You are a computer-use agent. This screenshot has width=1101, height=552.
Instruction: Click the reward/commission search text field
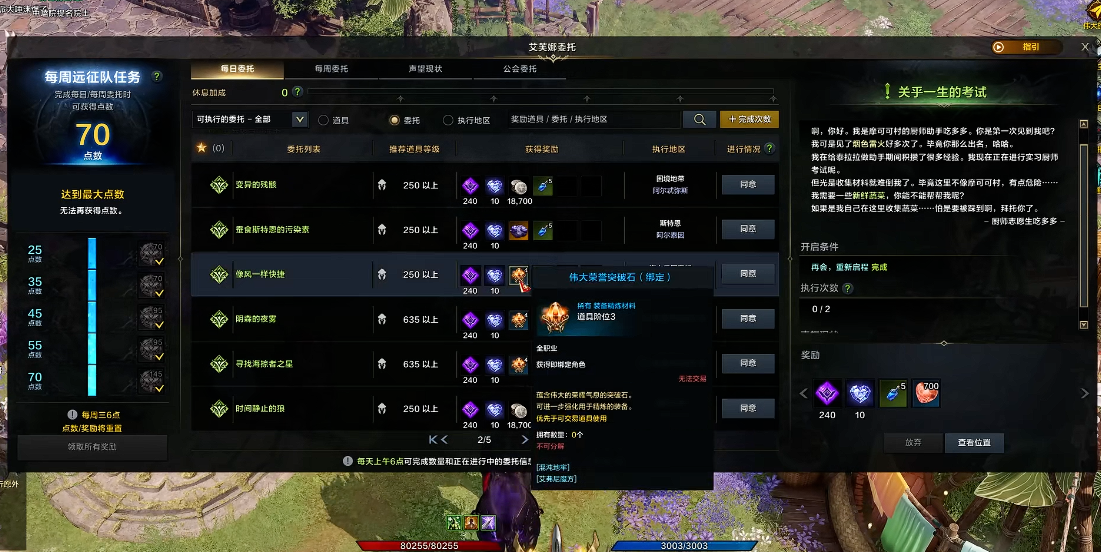tap(592, 119)
